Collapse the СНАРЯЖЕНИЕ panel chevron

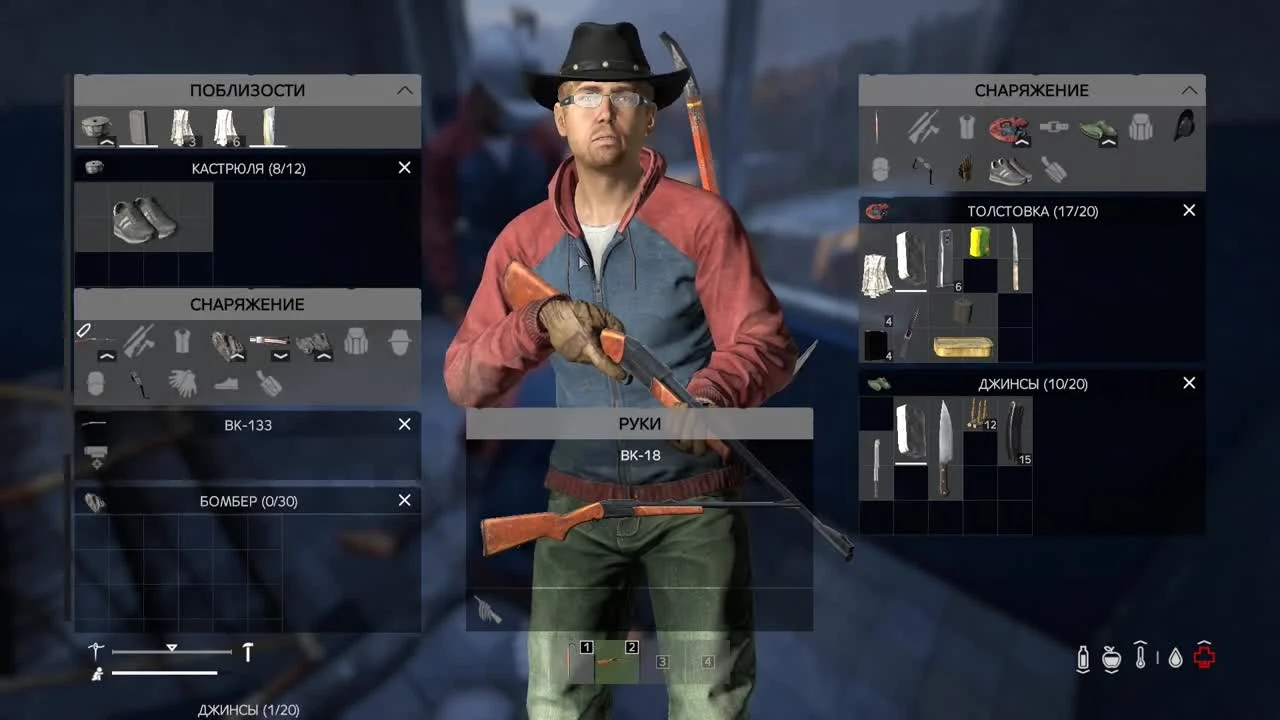pyautogui.click(x=1189, y=90)
